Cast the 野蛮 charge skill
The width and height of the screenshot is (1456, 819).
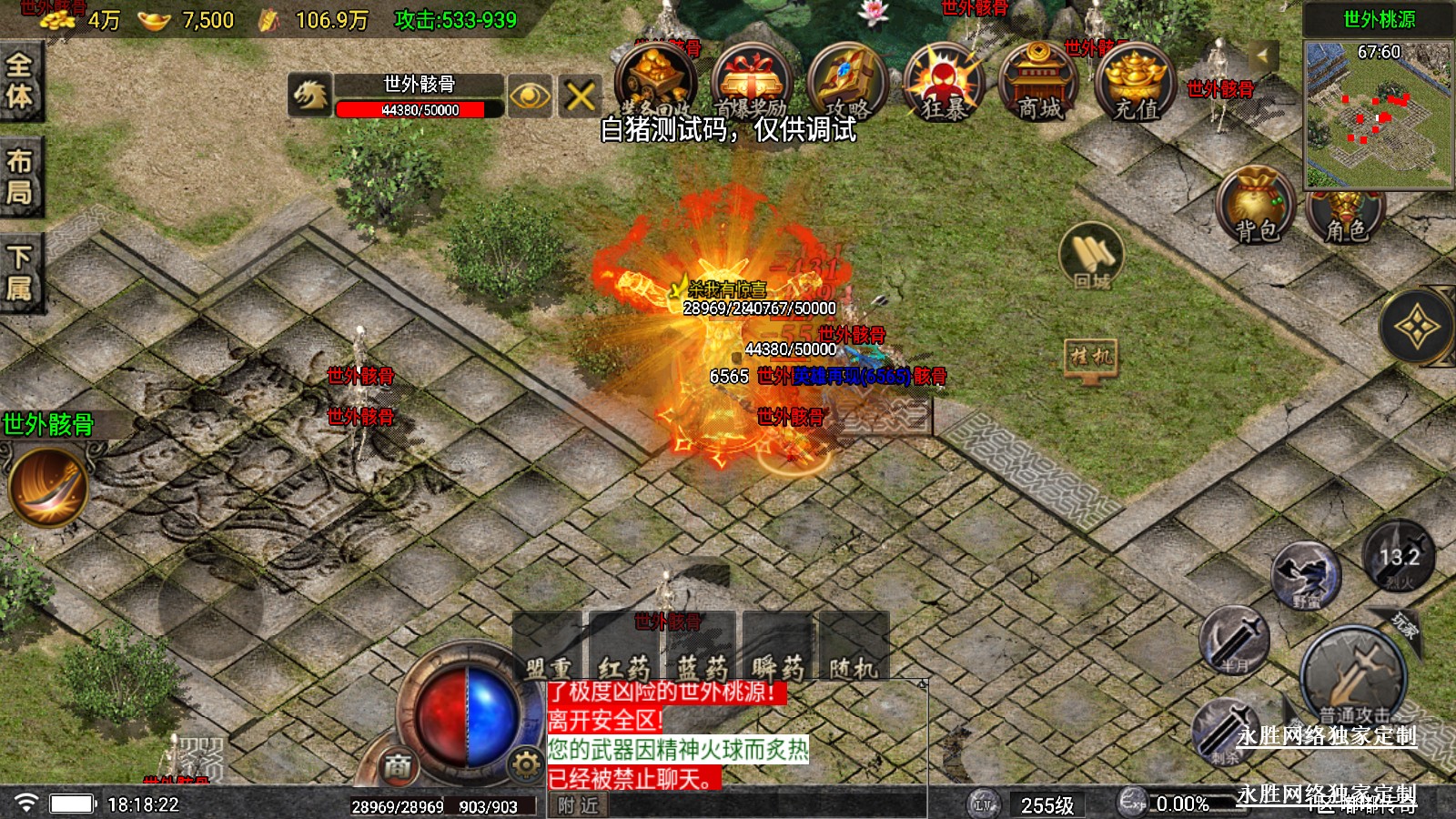1306,575
